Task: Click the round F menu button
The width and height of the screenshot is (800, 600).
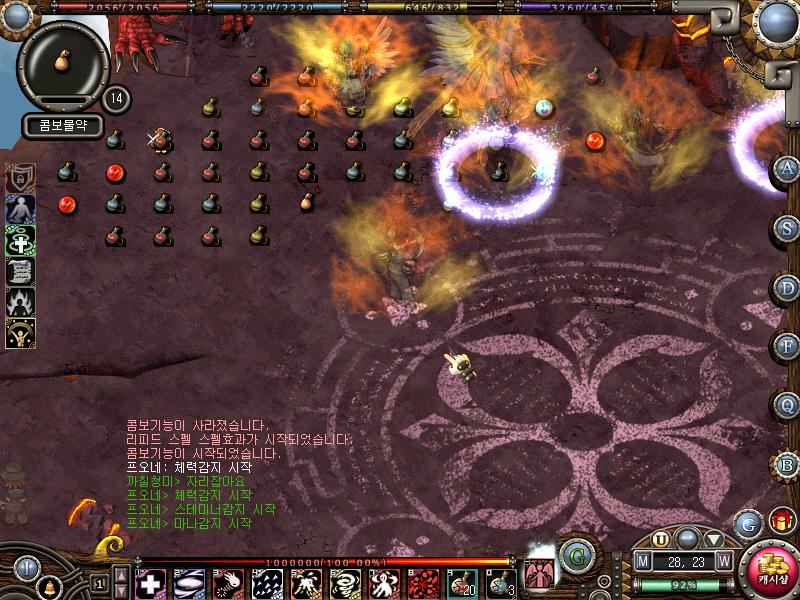Action: [787, 346]
